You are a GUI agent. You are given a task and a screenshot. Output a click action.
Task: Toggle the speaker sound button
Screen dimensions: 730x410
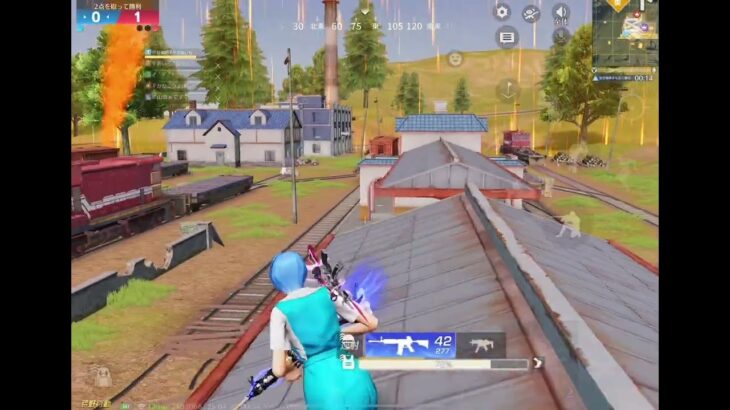click(x=560, y=12)
